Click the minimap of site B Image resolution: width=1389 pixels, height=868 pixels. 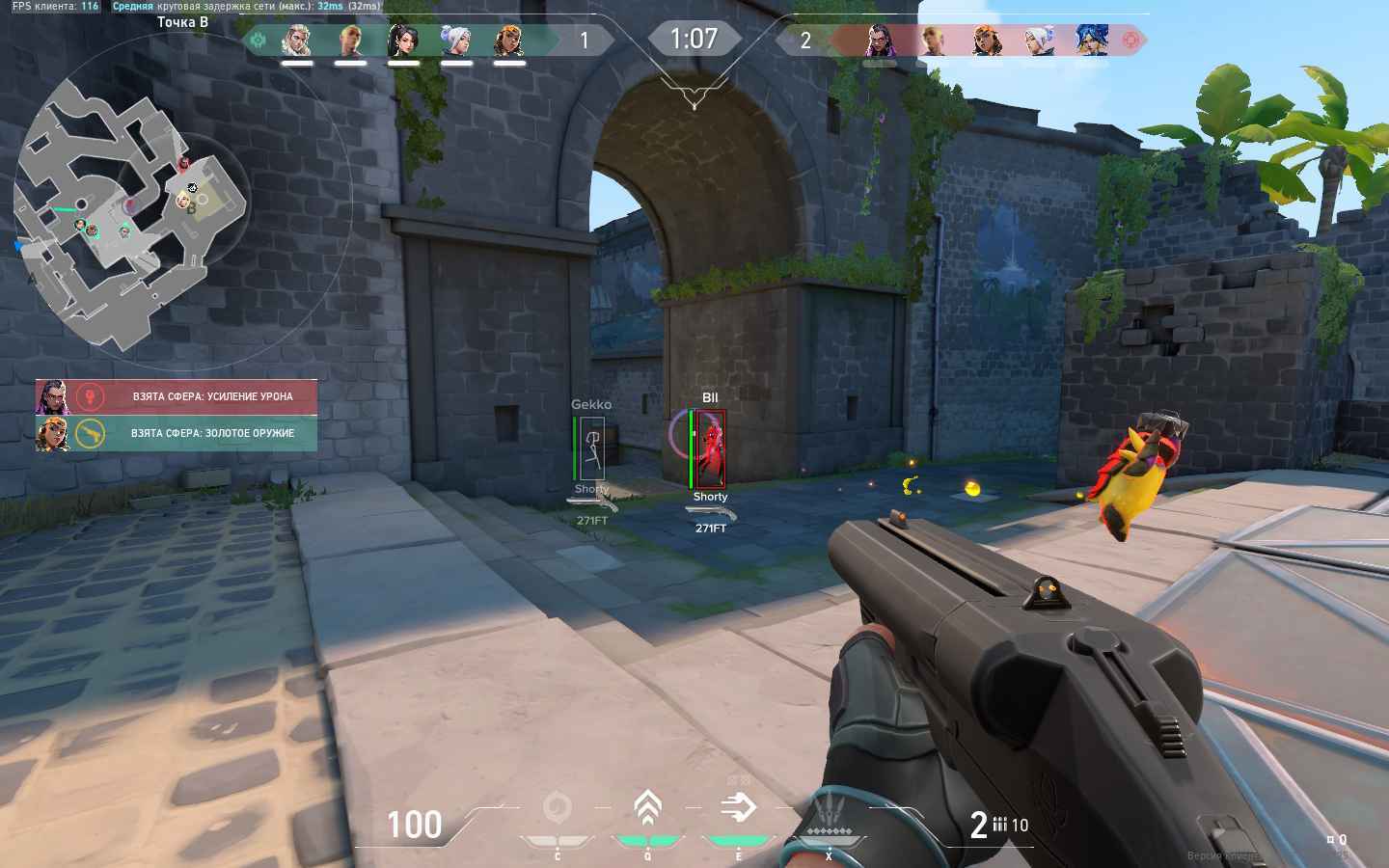tap(130, 210)
